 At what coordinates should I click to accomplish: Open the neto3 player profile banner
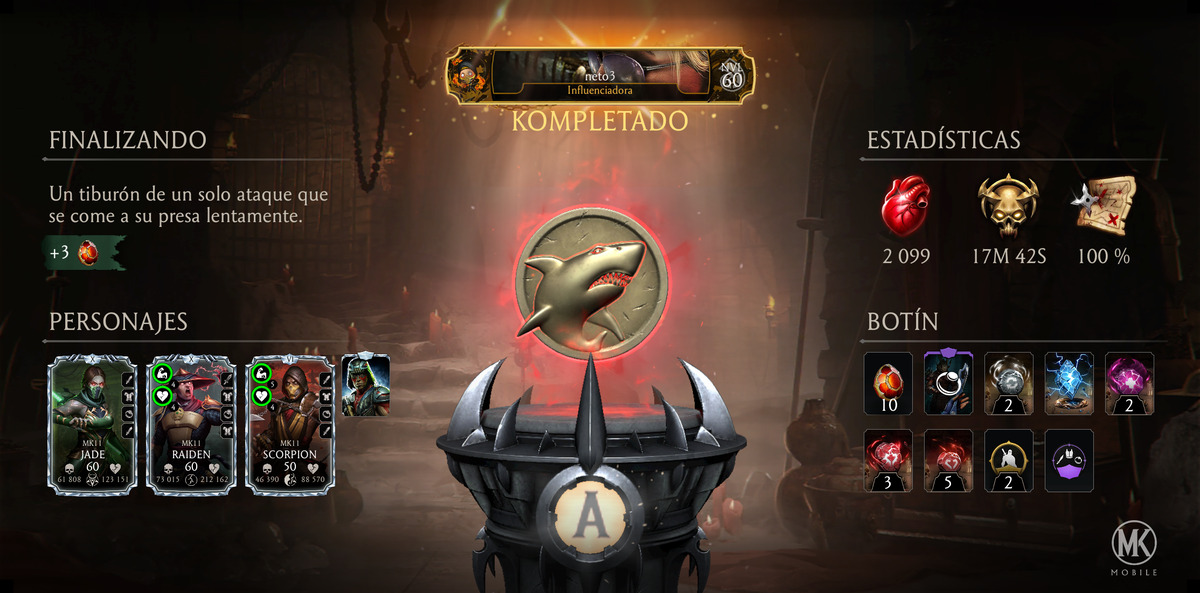600,75
